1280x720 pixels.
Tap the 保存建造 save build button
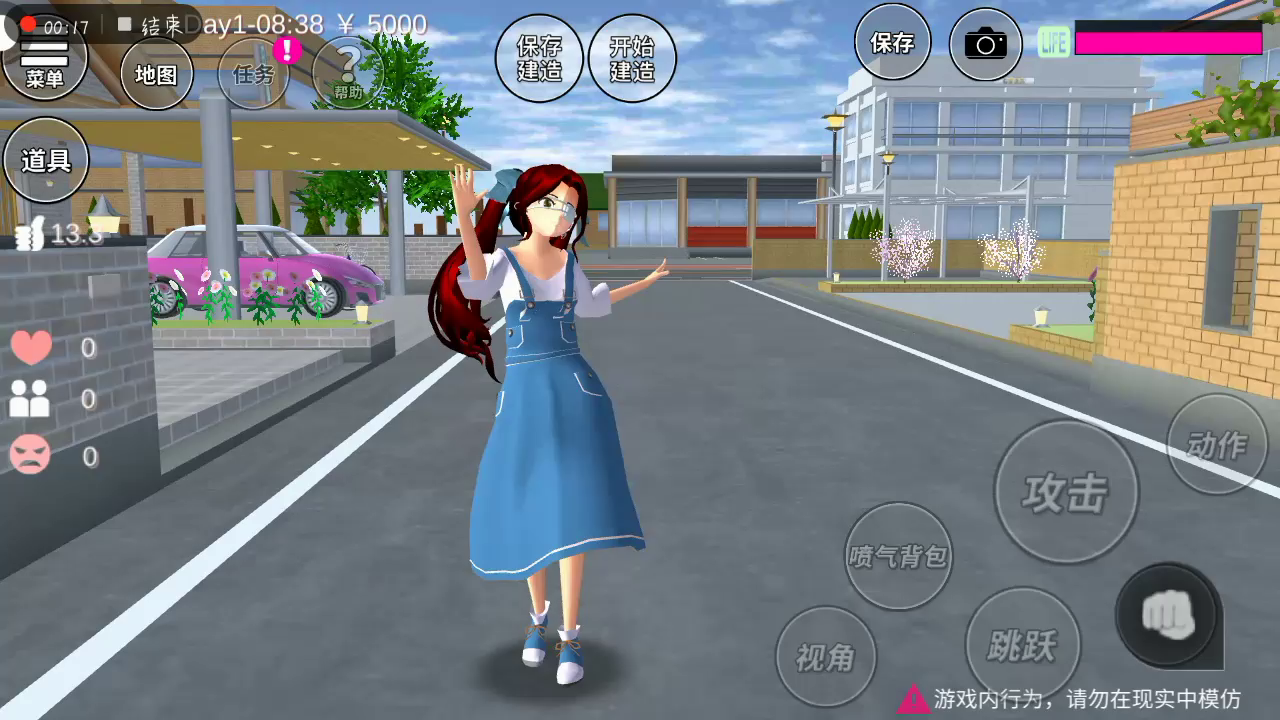[539, 58]
